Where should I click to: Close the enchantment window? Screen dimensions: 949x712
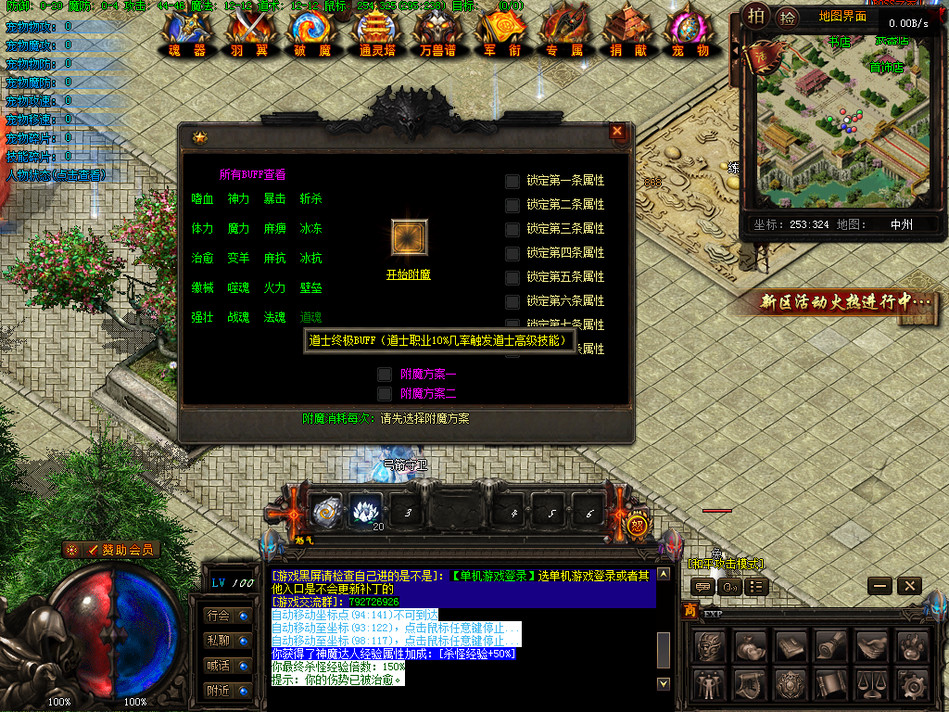click(x=617, y=131)
